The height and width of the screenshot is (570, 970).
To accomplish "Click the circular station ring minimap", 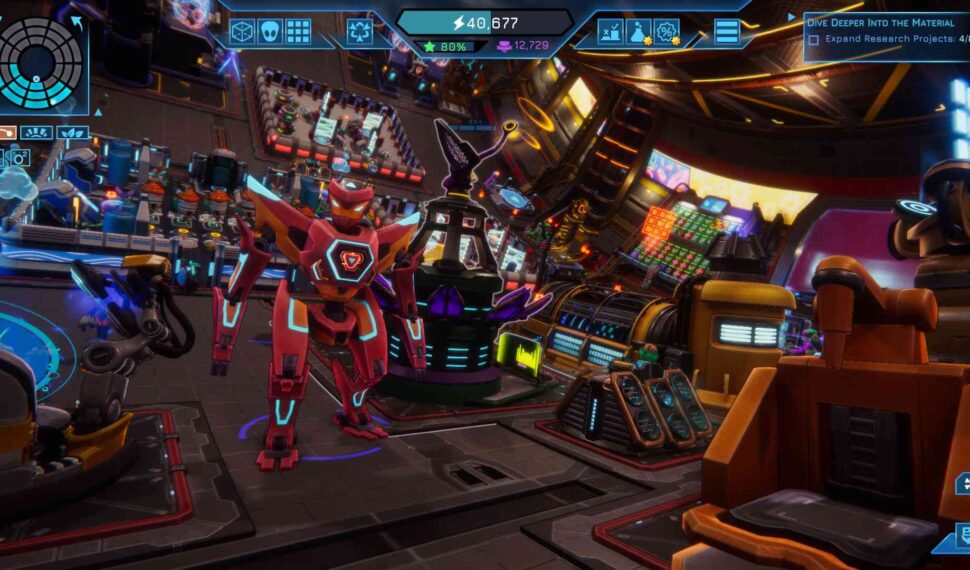I will pos(40,64).
